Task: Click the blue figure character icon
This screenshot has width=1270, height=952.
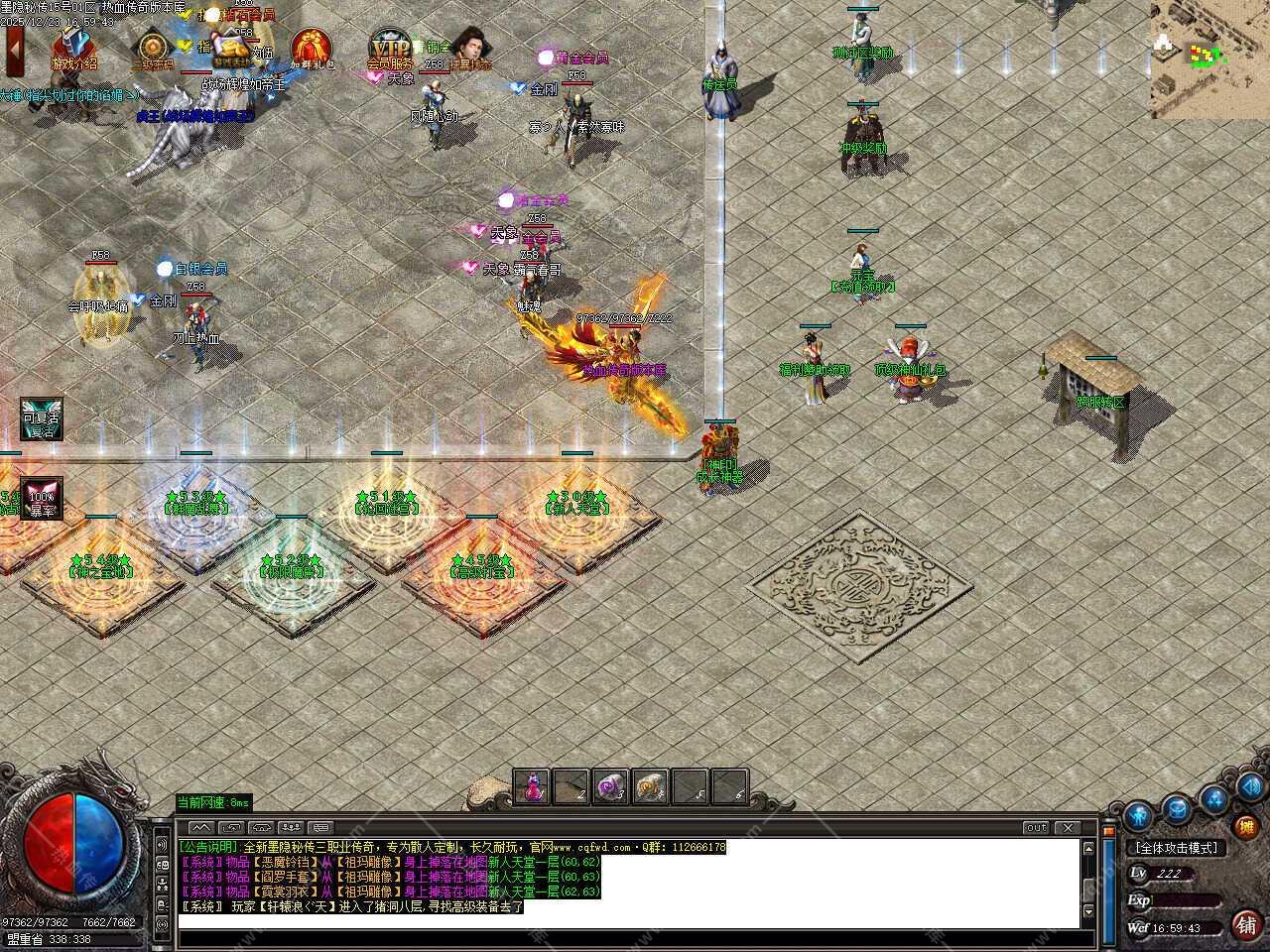Action: (1138, 816)
